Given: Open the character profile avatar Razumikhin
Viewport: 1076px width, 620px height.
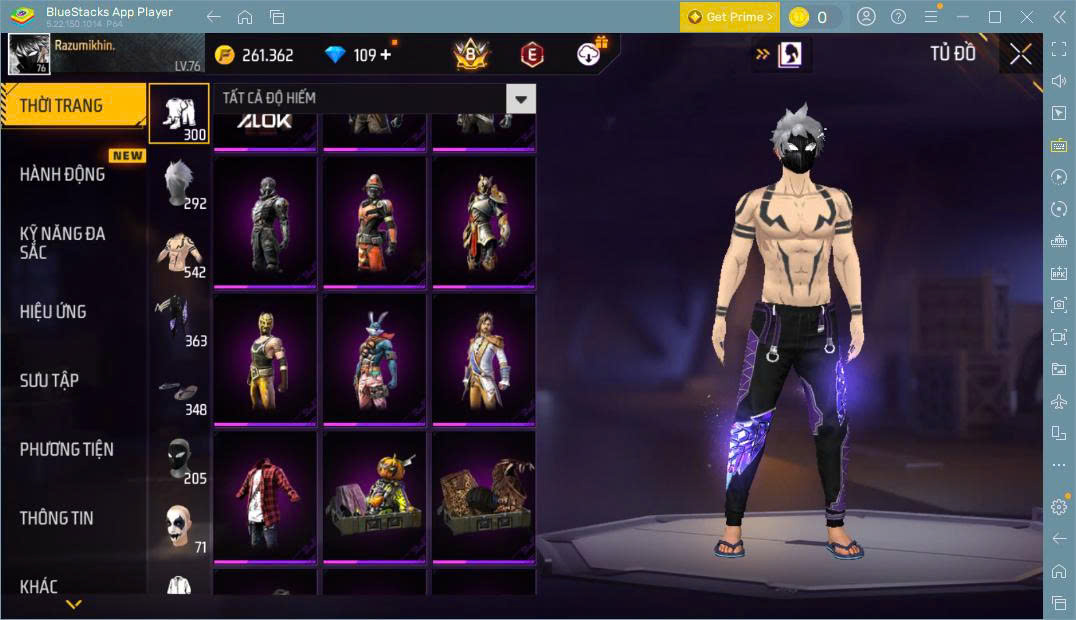Looking at the screenshot, I should 29,54.
